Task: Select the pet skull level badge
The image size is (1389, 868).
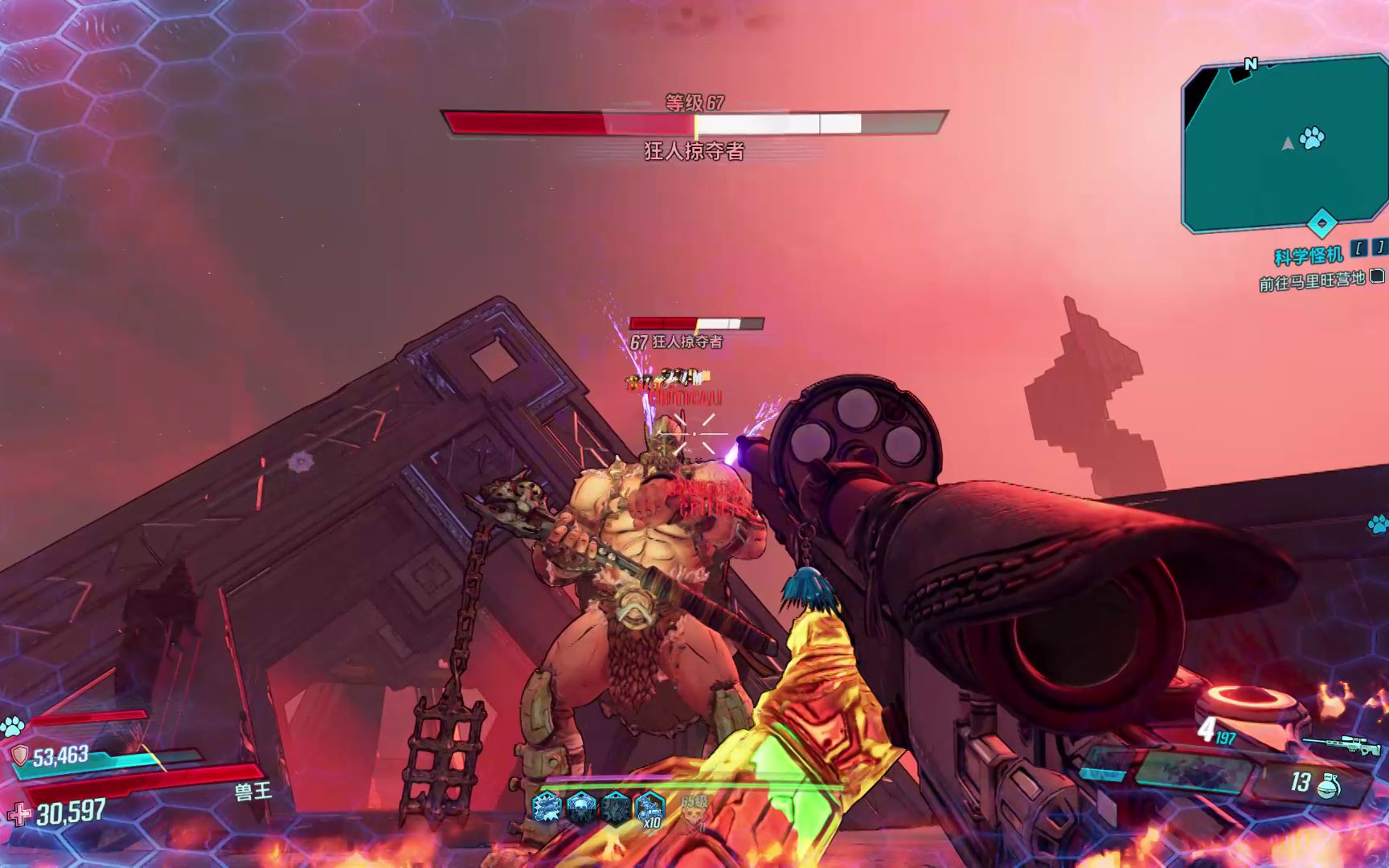Action: pyautogui.click(x=693, y=815)
